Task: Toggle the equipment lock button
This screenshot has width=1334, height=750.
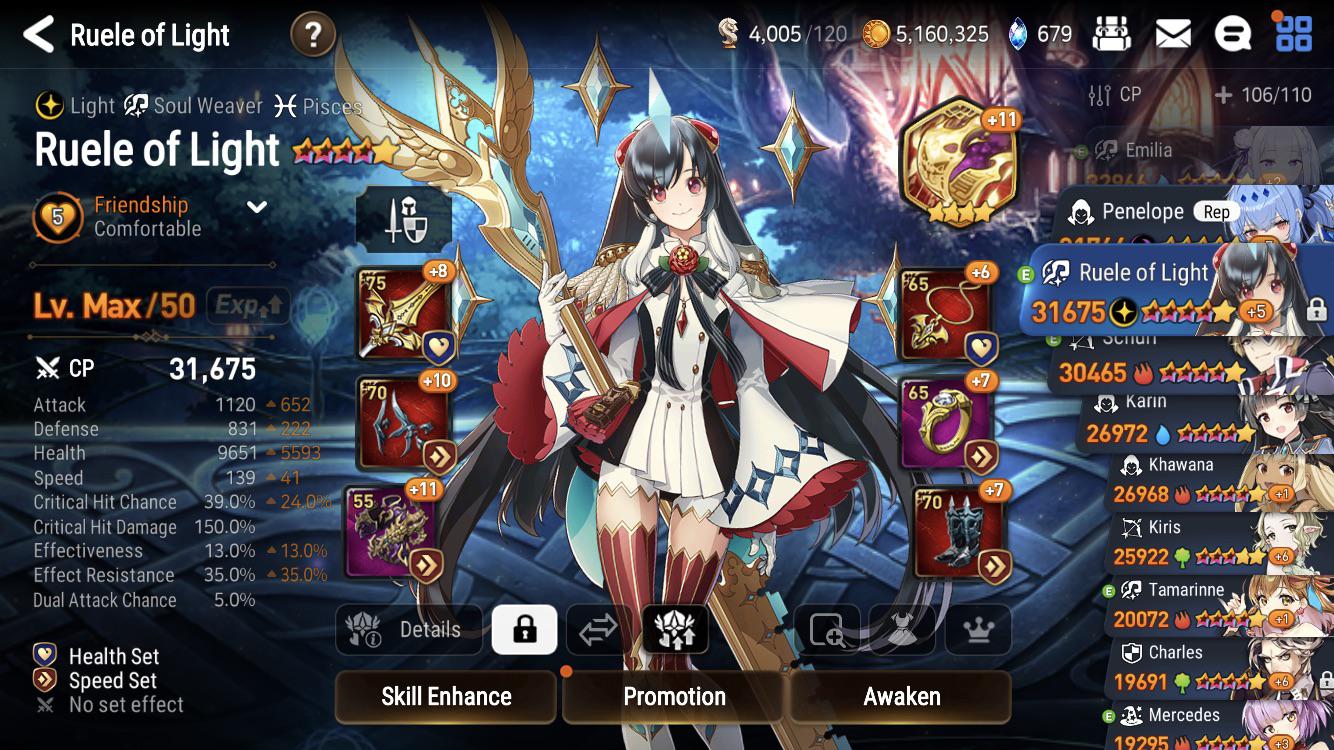Action: click(x=525, y=630)
